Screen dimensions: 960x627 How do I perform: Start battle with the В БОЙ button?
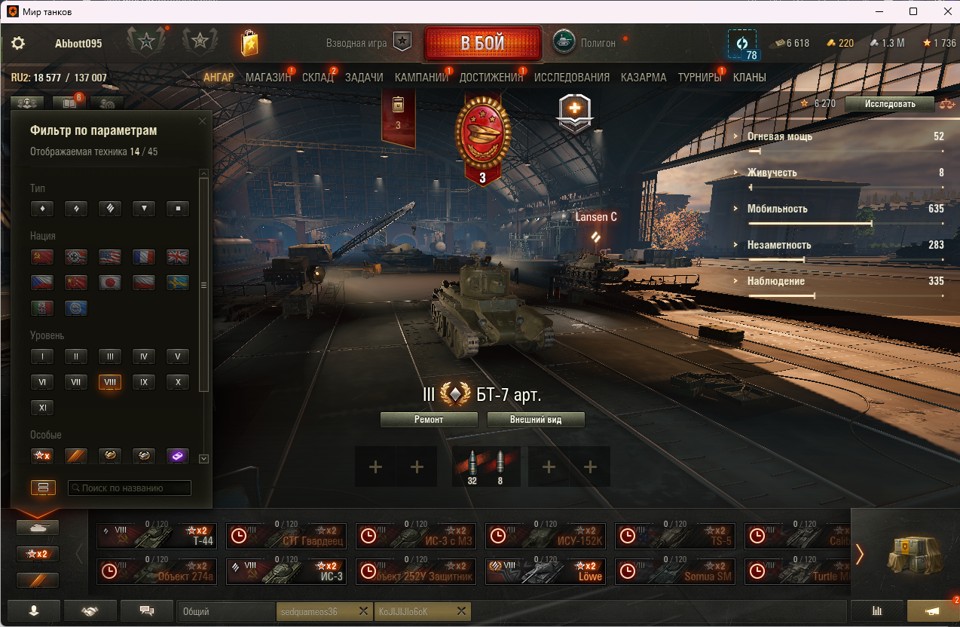tap(482, 44)
